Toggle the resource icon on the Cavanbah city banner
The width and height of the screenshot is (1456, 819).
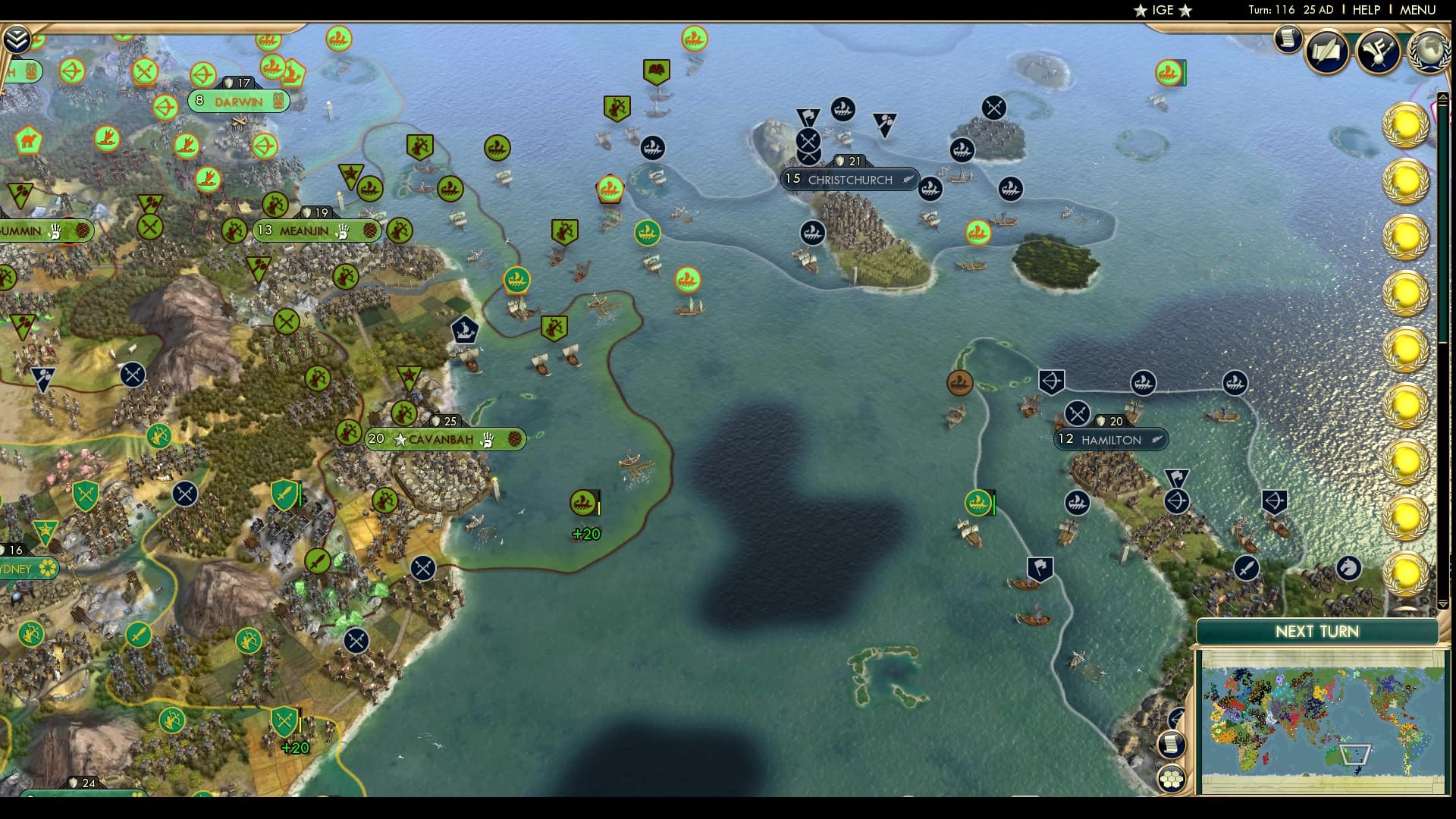[515, 438]
